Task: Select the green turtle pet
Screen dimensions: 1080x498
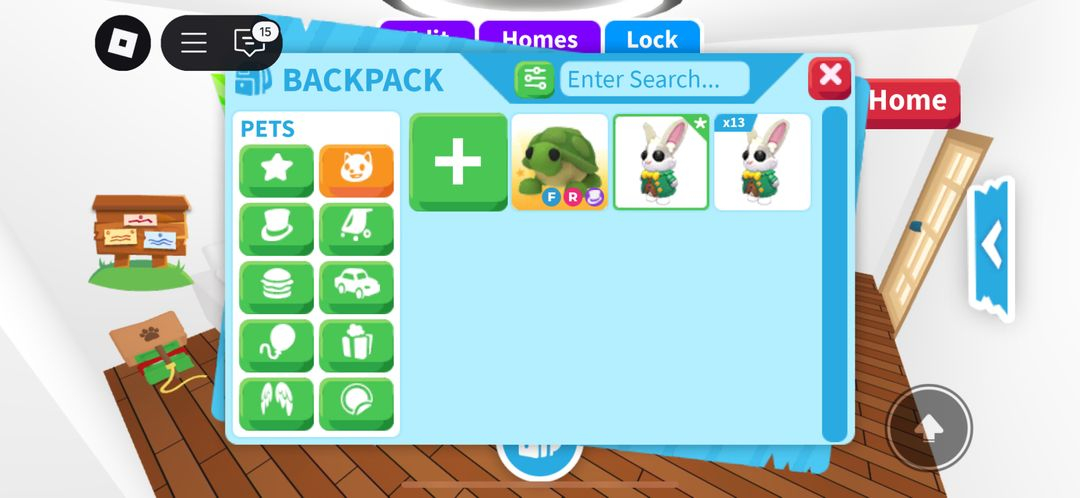Action: click(x=560, y=162)
